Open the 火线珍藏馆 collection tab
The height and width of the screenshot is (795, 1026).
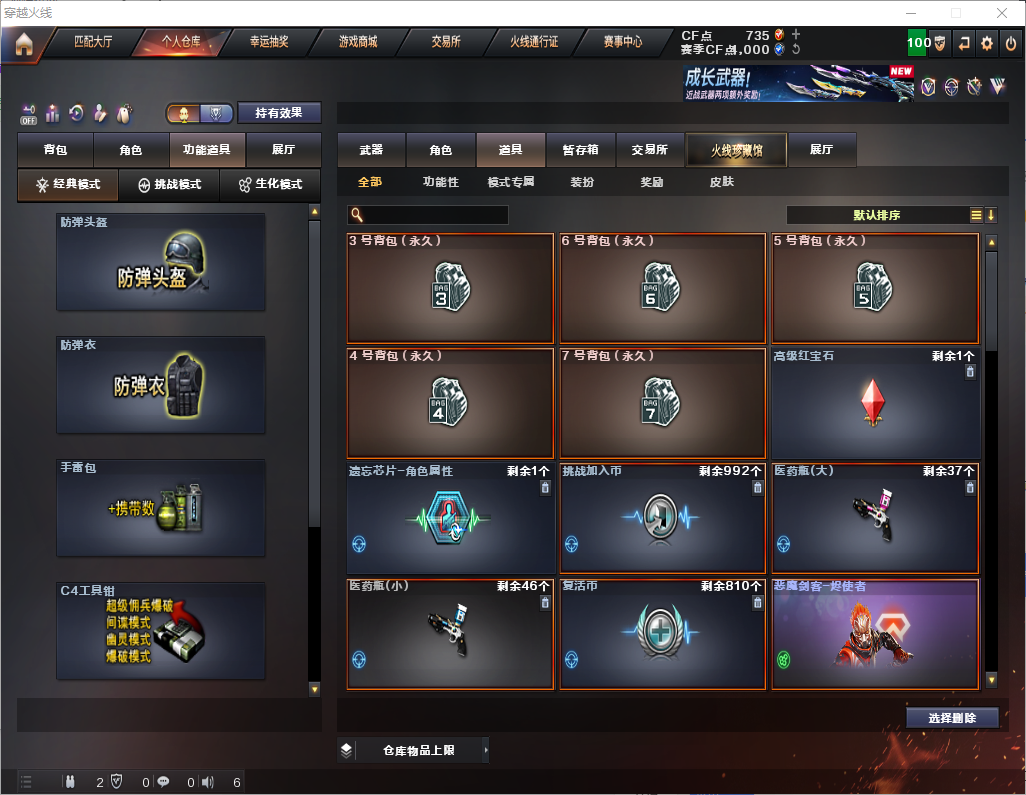pyautogui.click(x=737, y=150)
